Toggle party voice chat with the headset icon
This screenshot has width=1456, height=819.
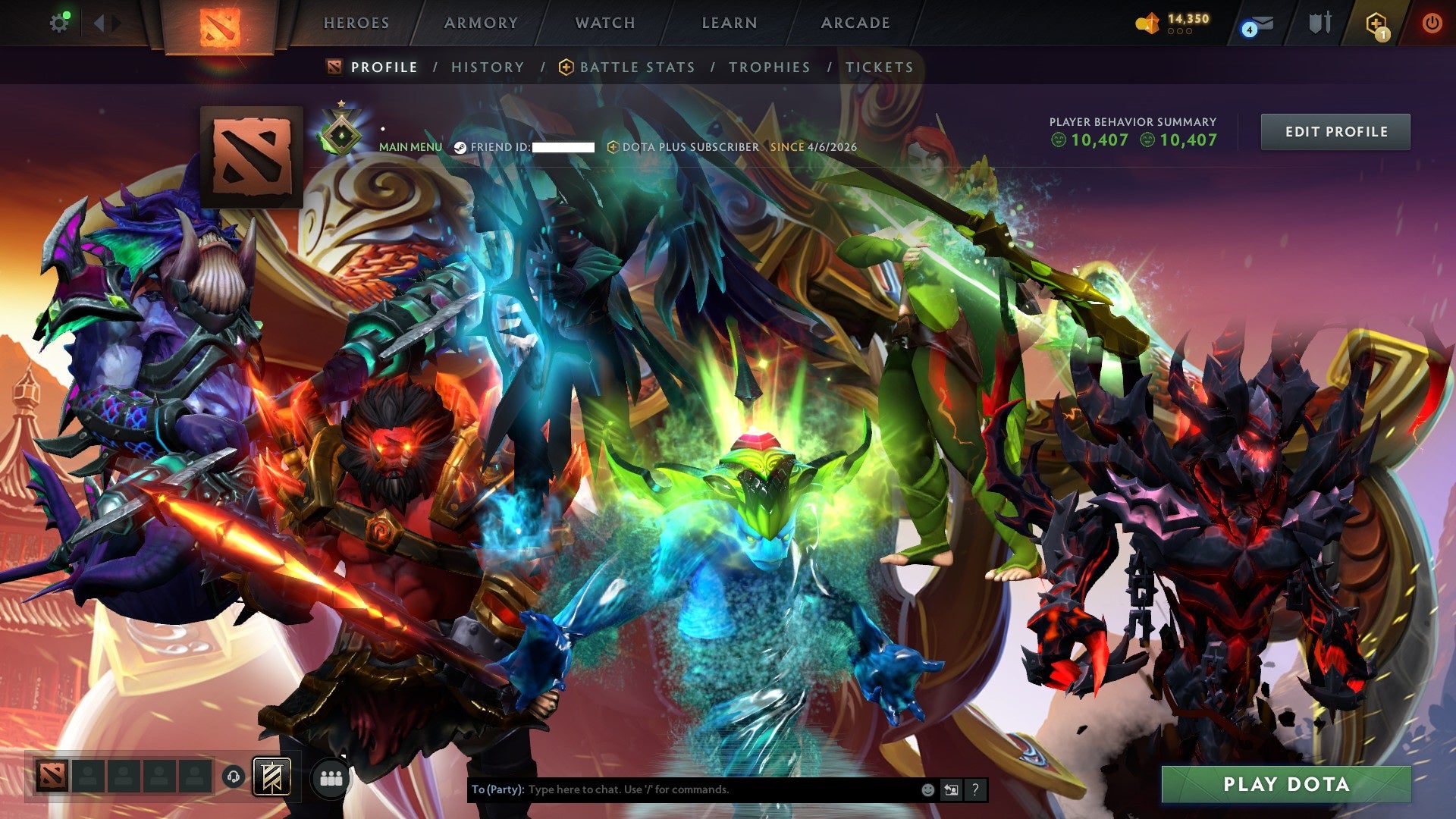coord(235,777)
